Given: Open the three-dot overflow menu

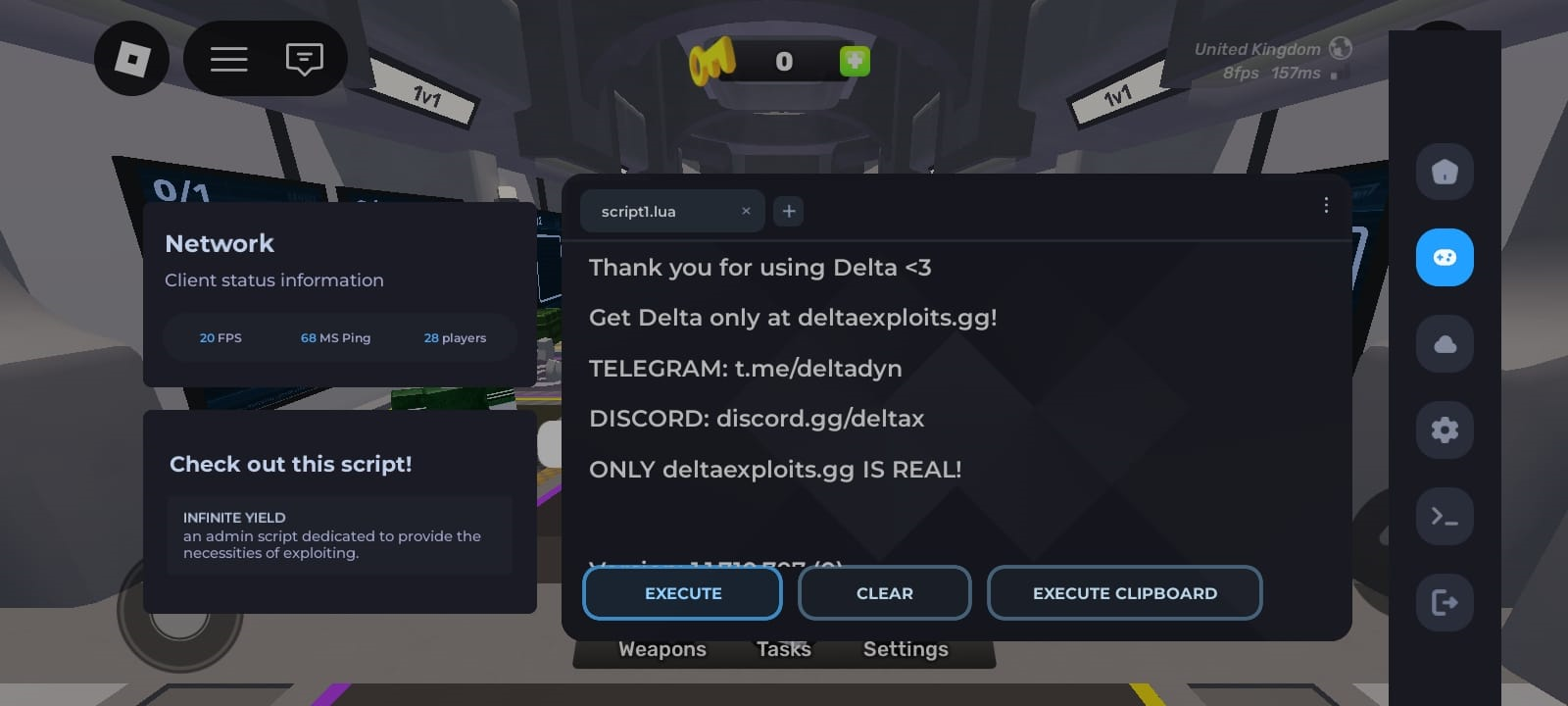Looking at the screenshot, I should pos(1327,206).
